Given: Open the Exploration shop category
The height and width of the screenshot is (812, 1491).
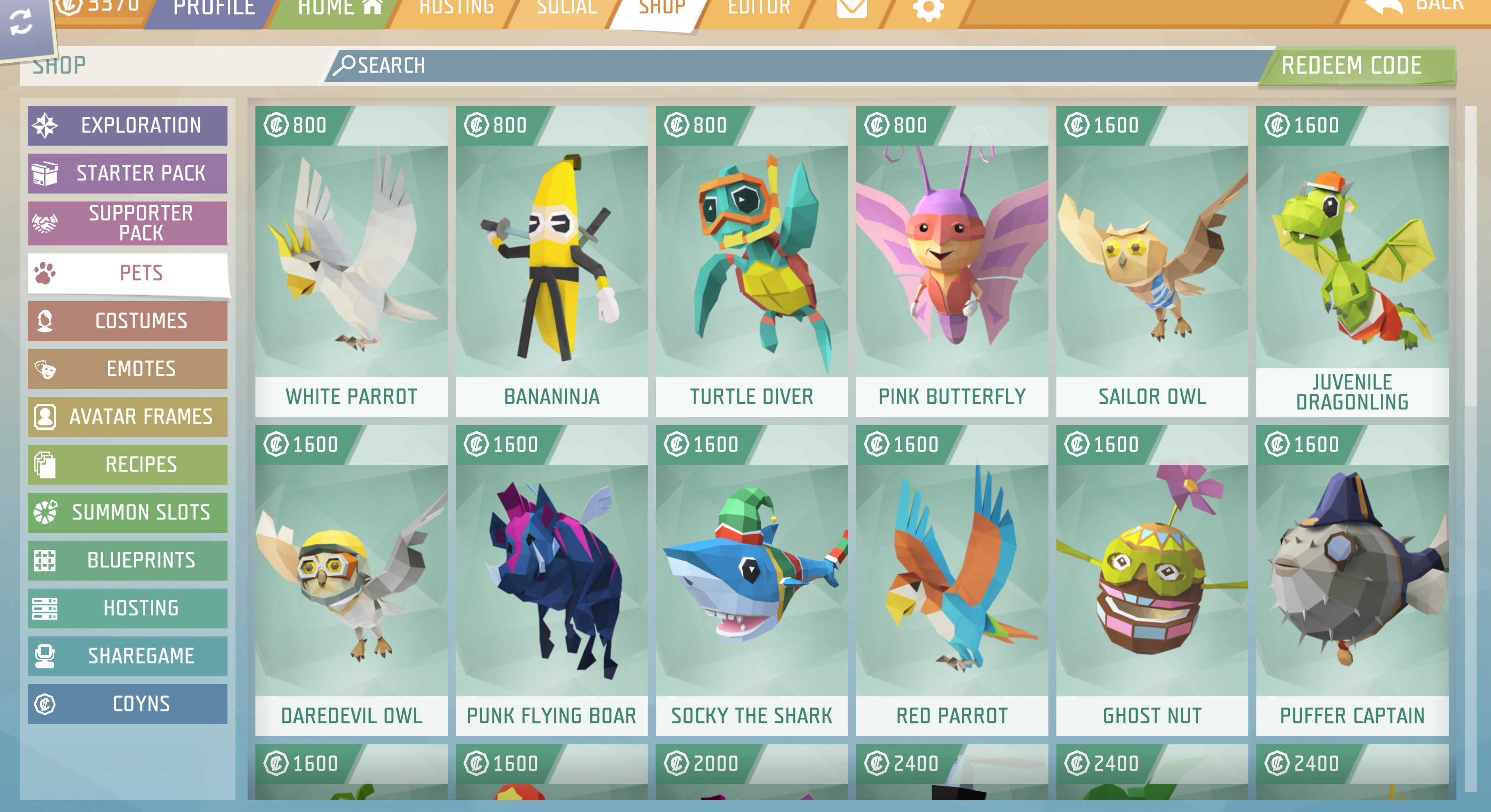Looking at the screenshot, I should [x=127, y=125].
